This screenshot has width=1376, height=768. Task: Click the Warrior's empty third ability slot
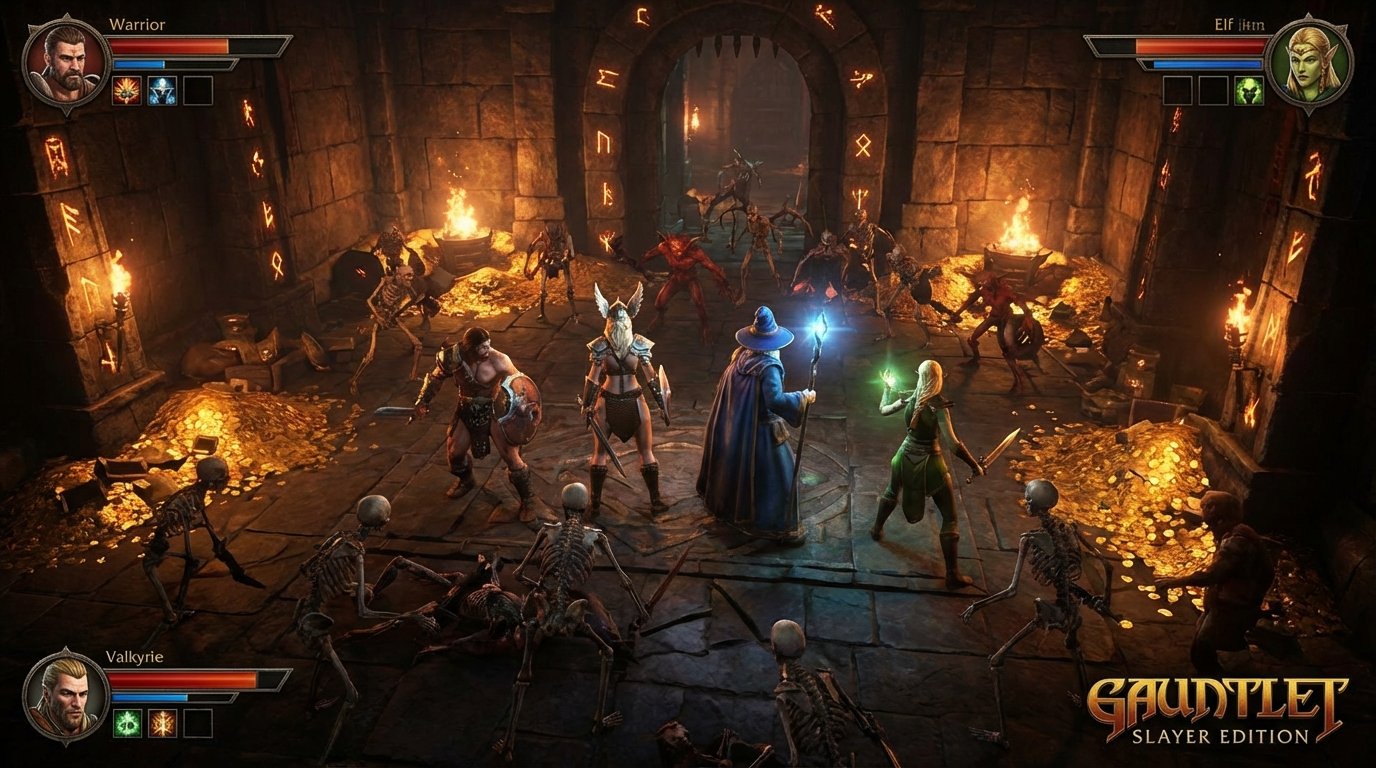[x=197, y=90]
